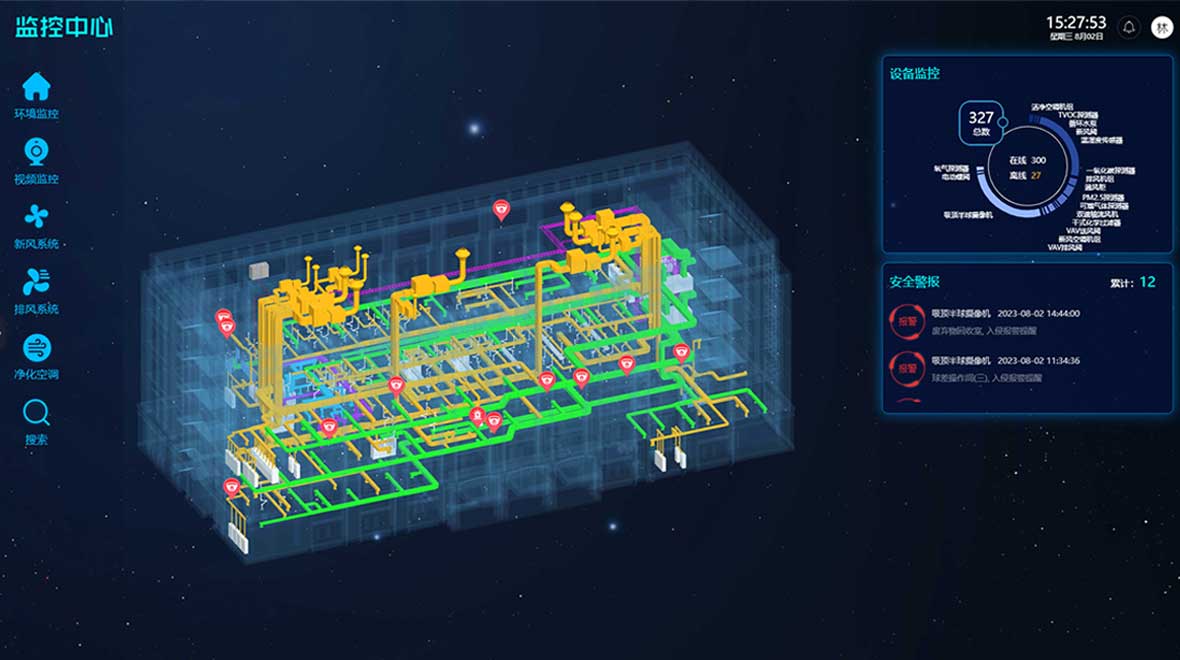Select the 吸顶半球摄像机 chart label

point(968,214)
